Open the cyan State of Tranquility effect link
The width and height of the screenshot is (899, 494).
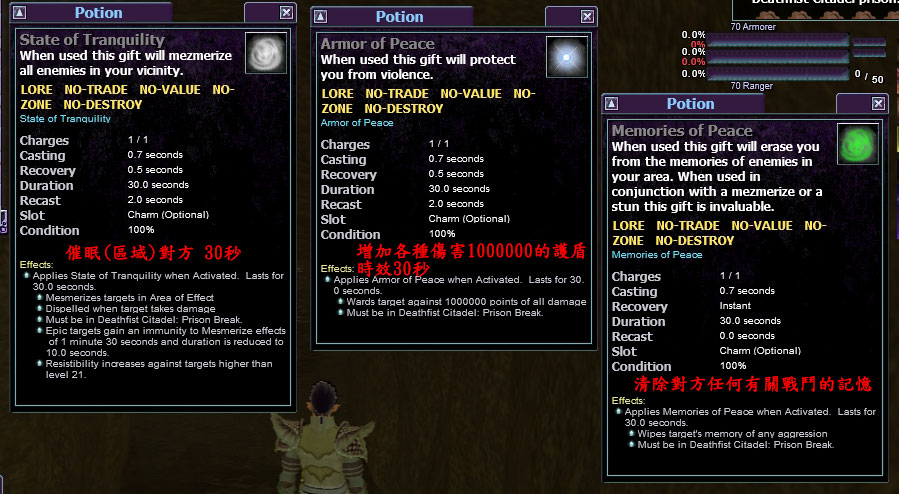click(x=65, y=119)
